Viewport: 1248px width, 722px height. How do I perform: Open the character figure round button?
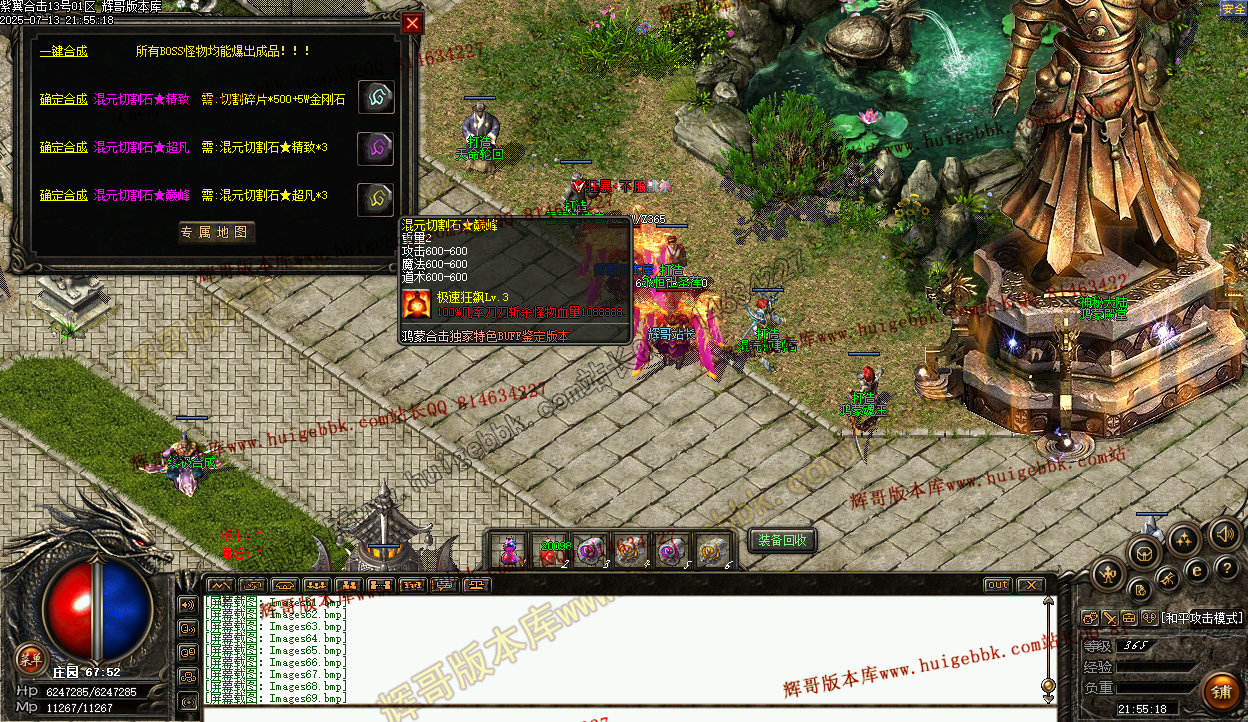(1109, 574)
